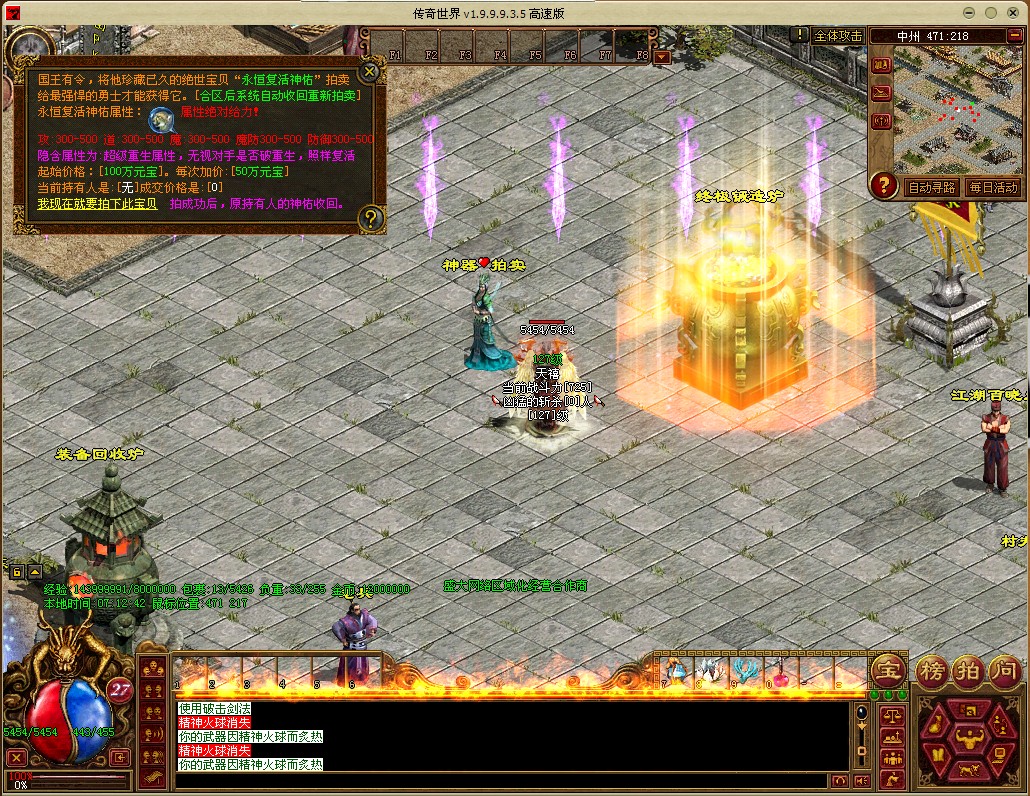Click the underlined bid-now link in the dialogue
Viewport: 1030px width, 796px height.
pyautogui.click(x=97, y=204)
